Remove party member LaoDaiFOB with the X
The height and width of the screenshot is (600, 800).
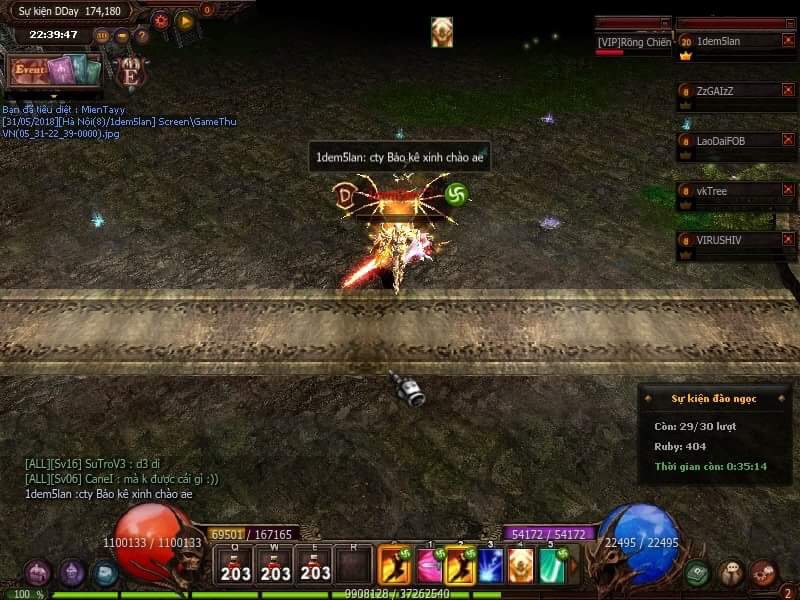[788, 140]
